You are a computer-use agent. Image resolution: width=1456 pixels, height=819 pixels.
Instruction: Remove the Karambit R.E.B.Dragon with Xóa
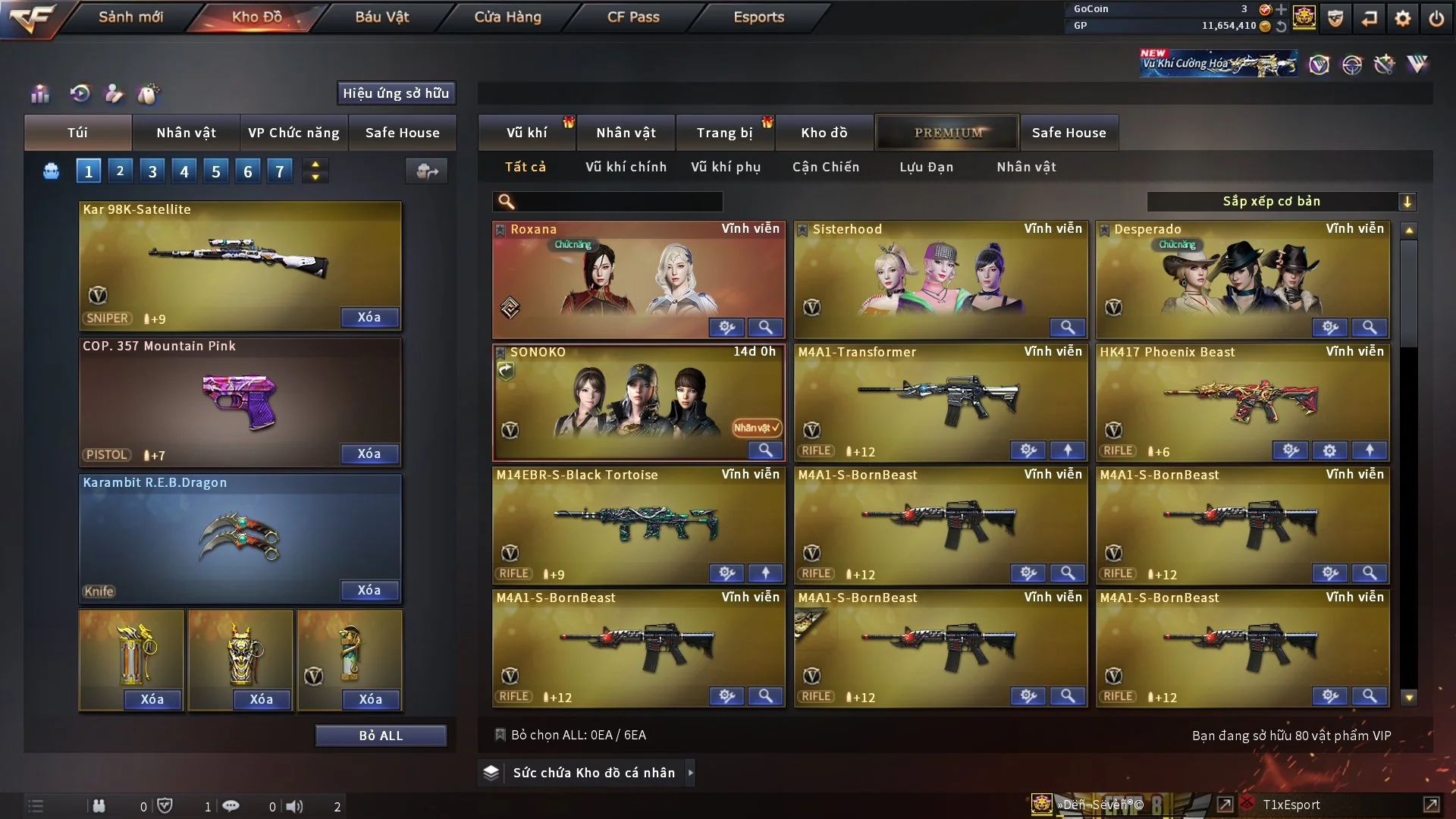pyautogui.click(x=369, y=590)
